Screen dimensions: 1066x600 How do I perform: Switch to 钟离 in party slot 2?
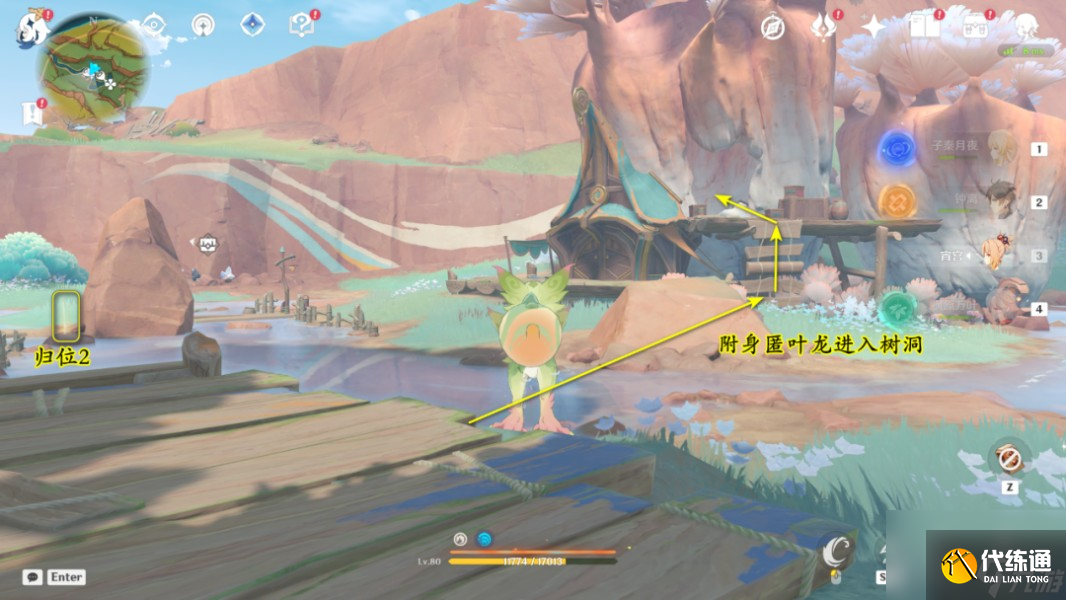click(1000, 201)
